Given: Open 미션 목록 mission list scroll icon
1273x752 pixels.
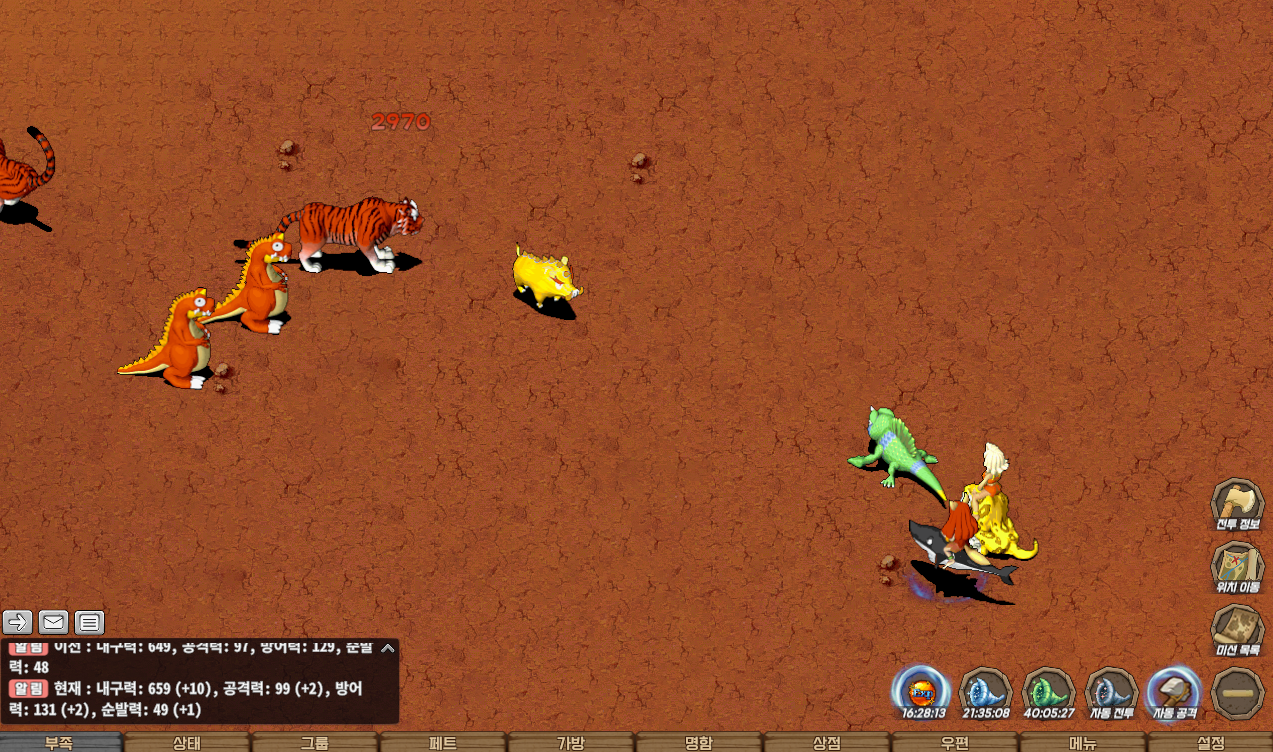Looking at the screenshot, I should [x=1238, y=630].
